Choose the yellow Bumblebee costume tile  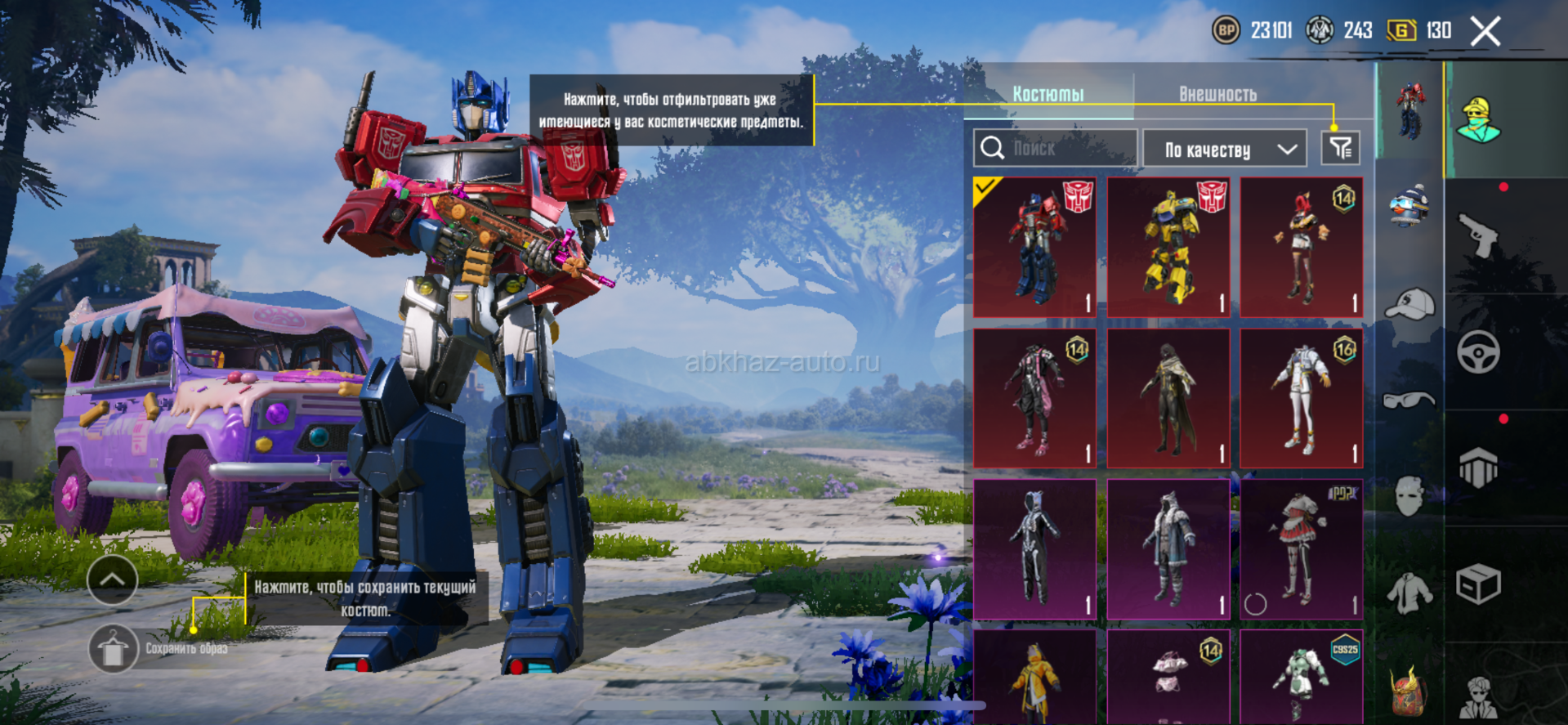coord(1168,247)
